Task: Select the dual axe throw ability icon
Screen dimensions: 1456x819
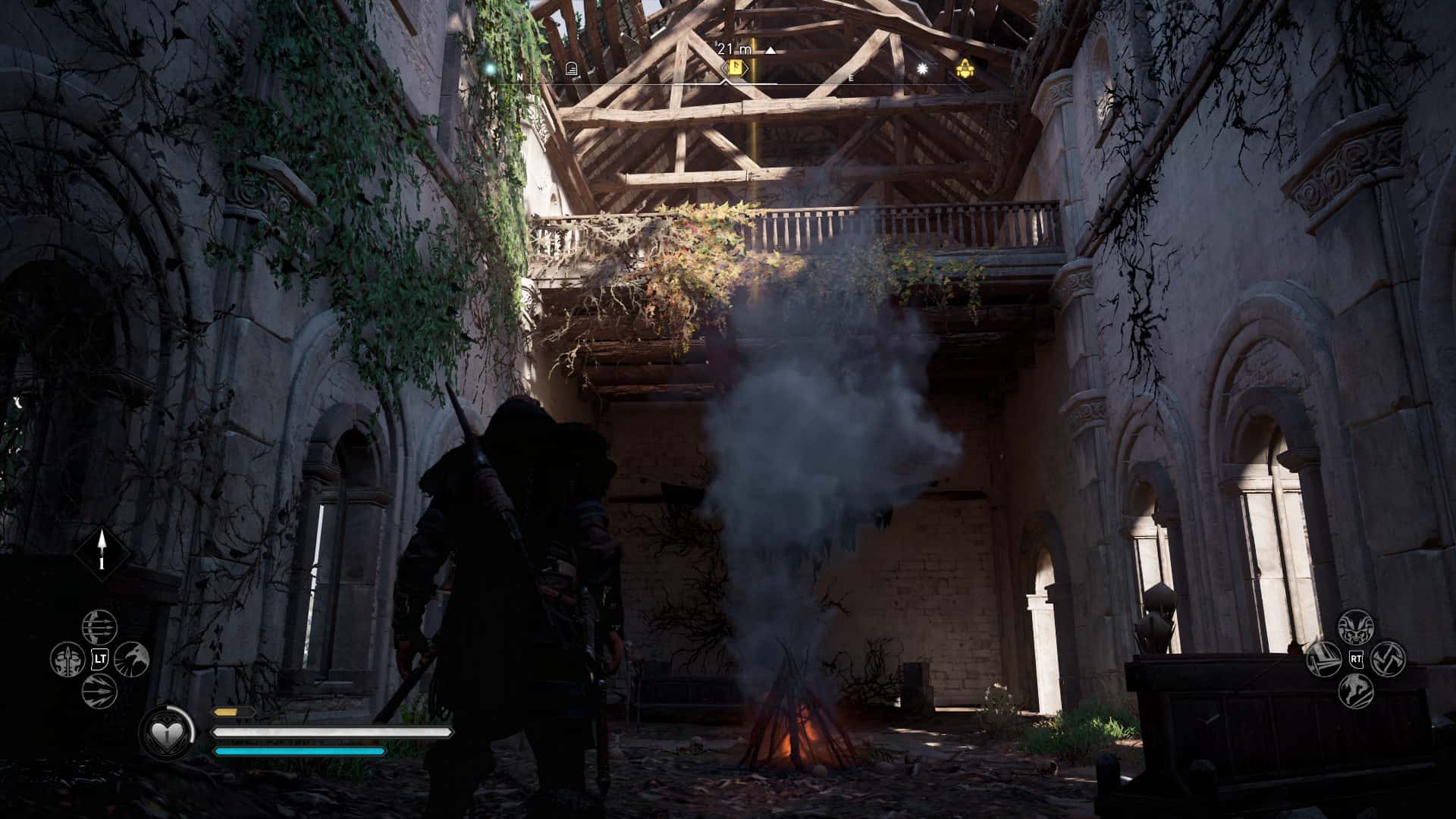Action: (1389, 658)
